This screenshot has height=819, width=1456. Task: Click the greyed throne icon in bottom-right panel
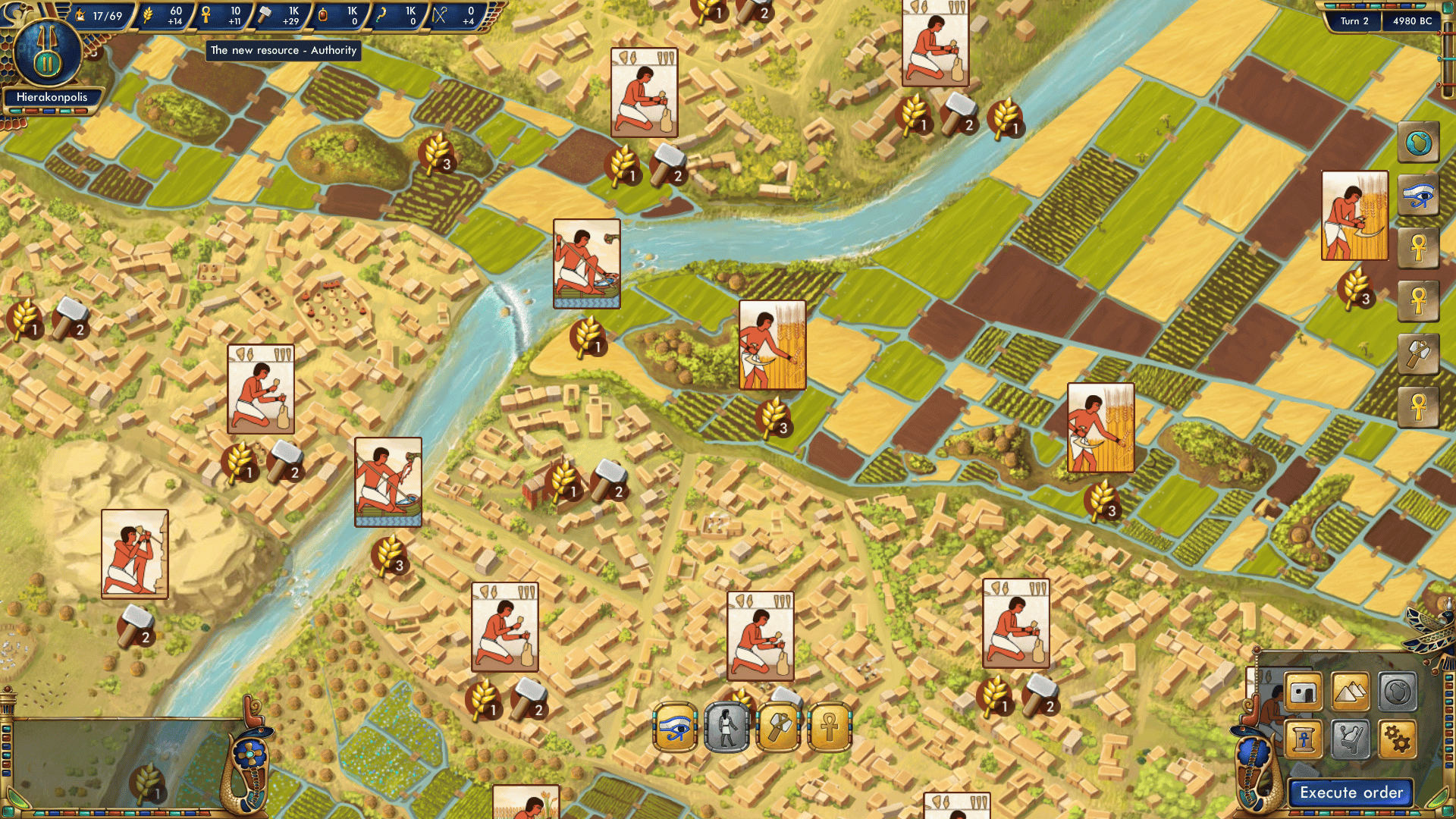[x=1350, y=739]
